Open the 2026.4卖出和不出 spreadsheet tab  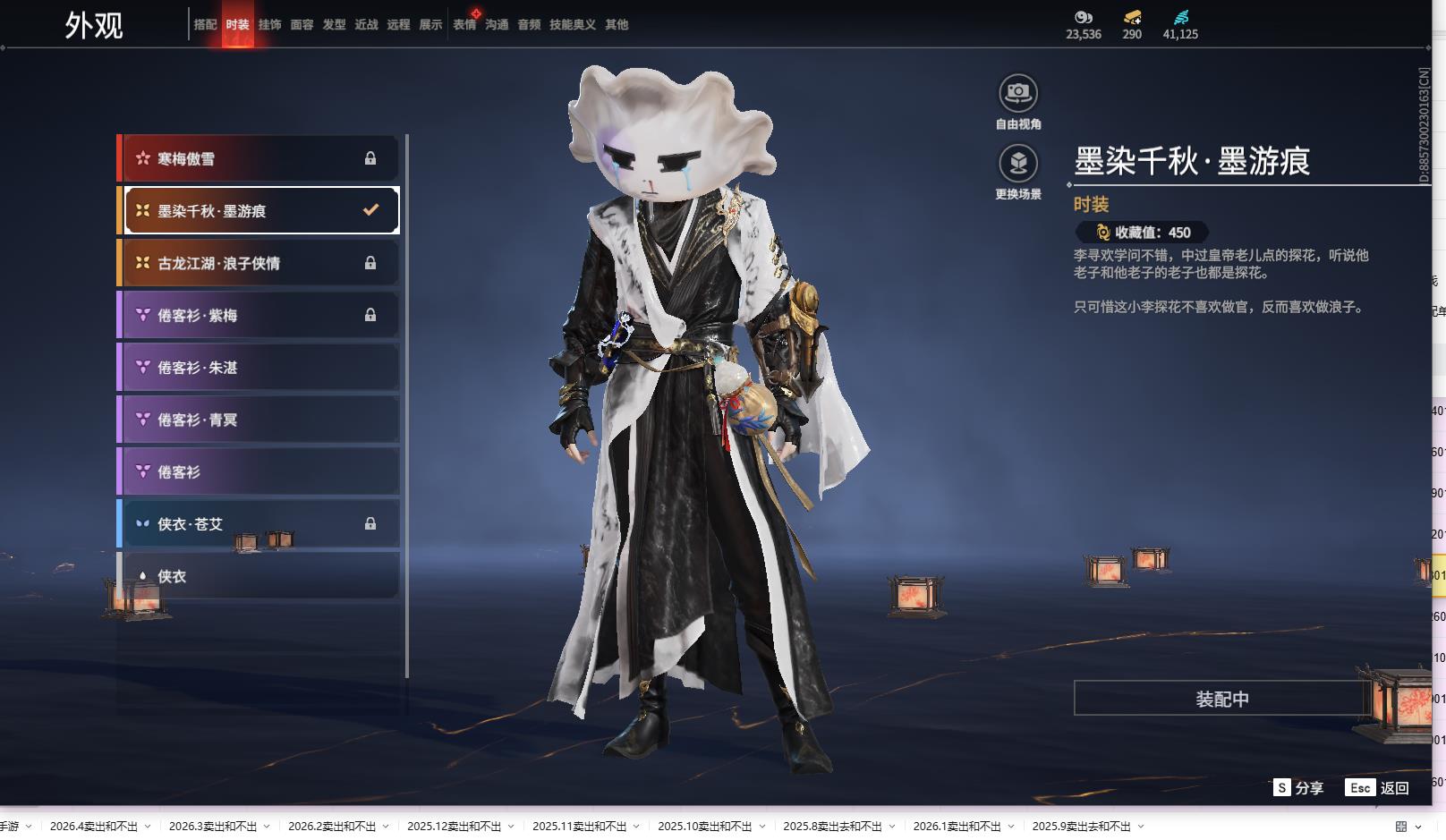click(94, 827)
